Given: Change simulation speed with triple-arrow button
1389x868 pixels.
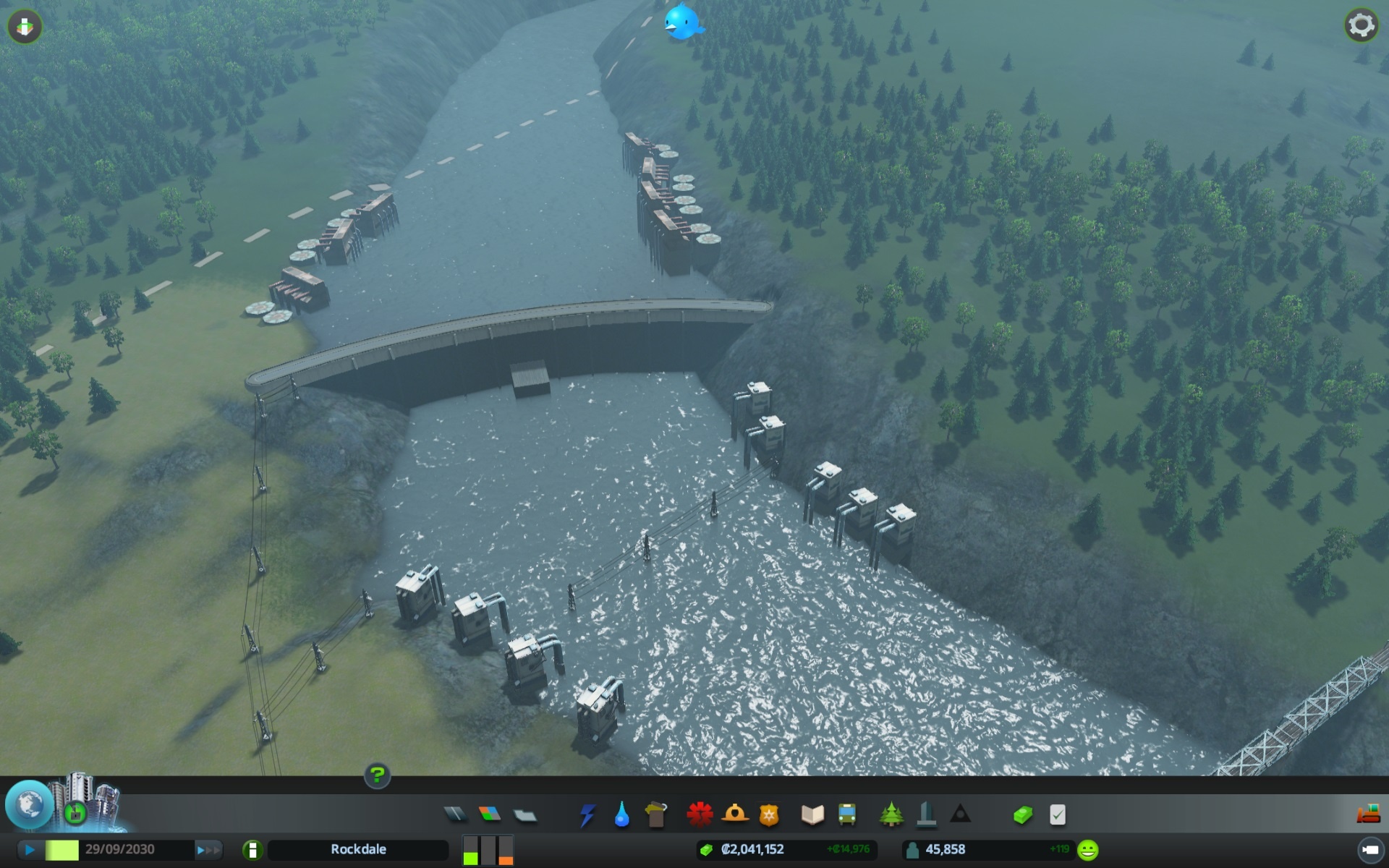Looking at the screenshot, I should click(x=208, y=850).
